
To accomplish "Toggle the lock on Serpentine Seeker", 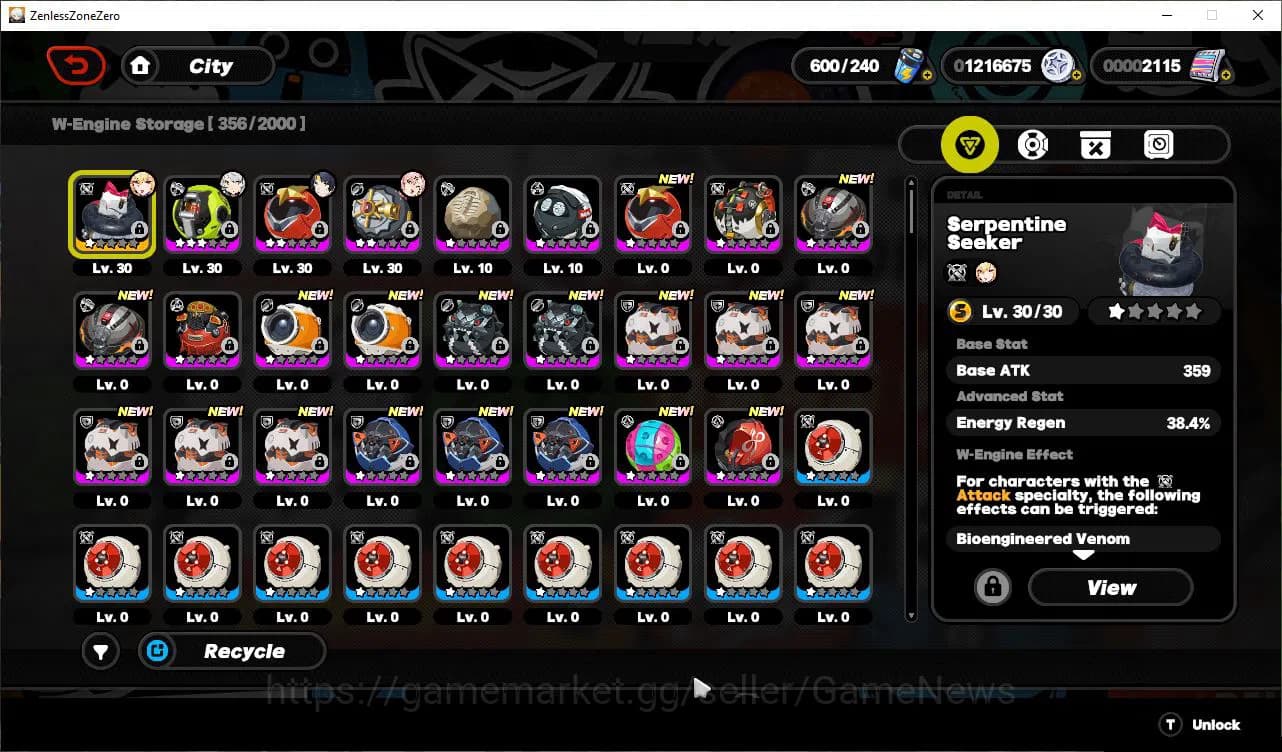I will (991, 588).
